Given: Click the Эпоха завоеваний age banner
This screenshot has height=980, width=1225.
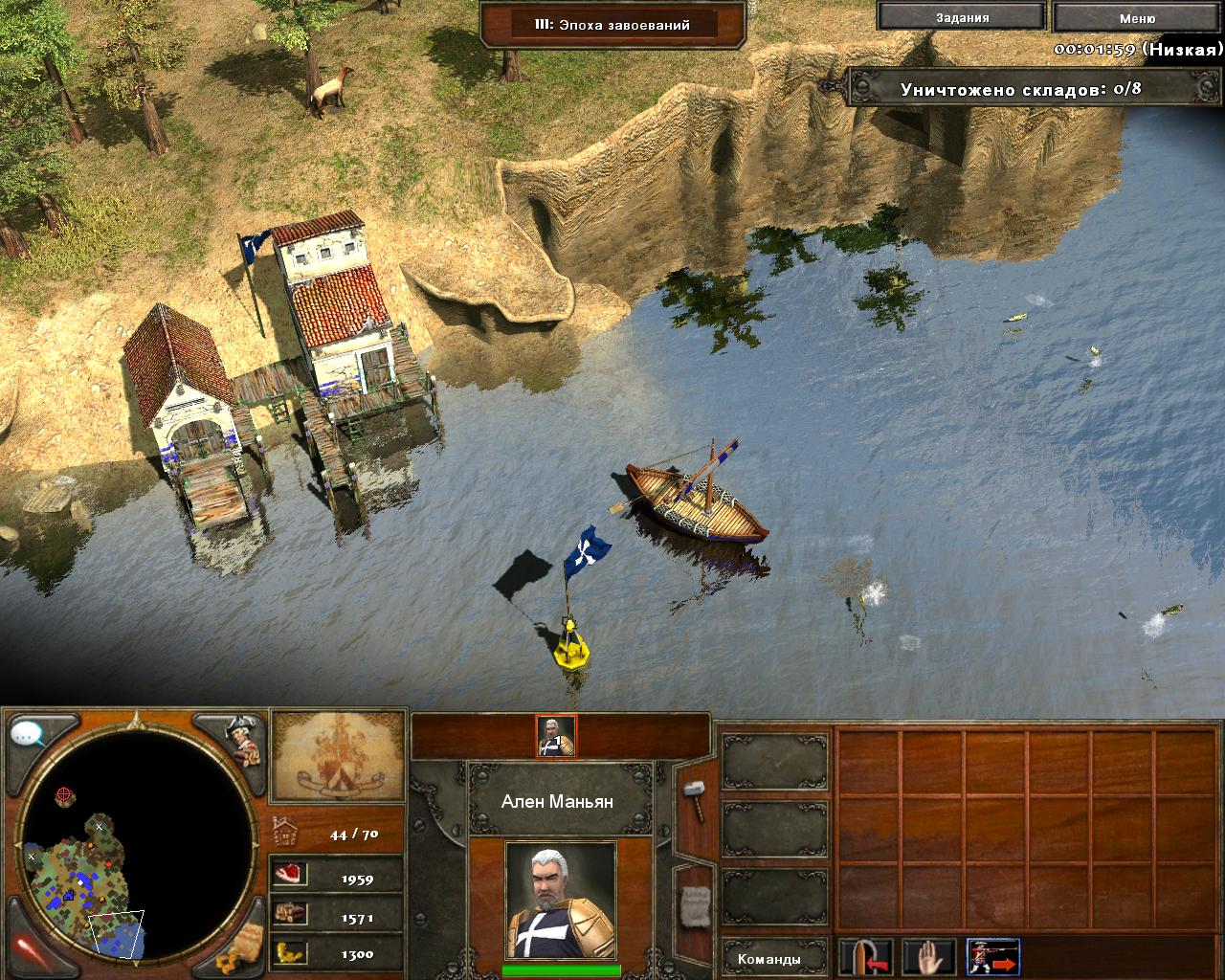Looking at the screenshot, I should (x=612, y=25).
